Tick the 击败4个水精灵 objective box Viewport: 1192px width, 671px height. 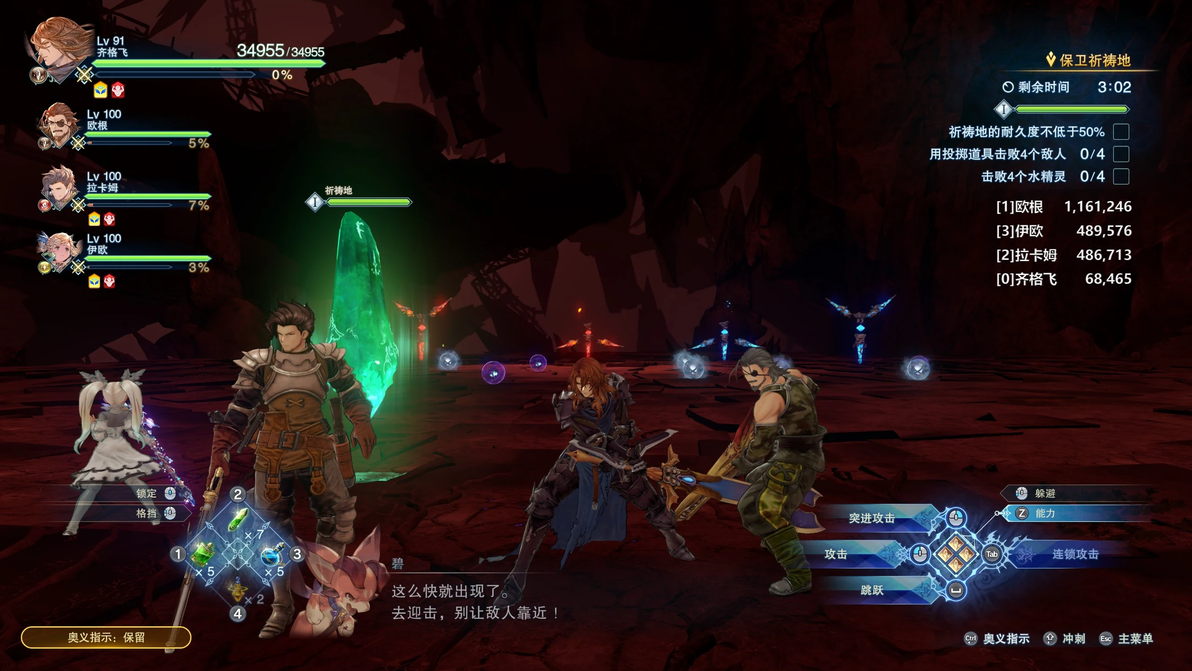(x=1121, y=176)
